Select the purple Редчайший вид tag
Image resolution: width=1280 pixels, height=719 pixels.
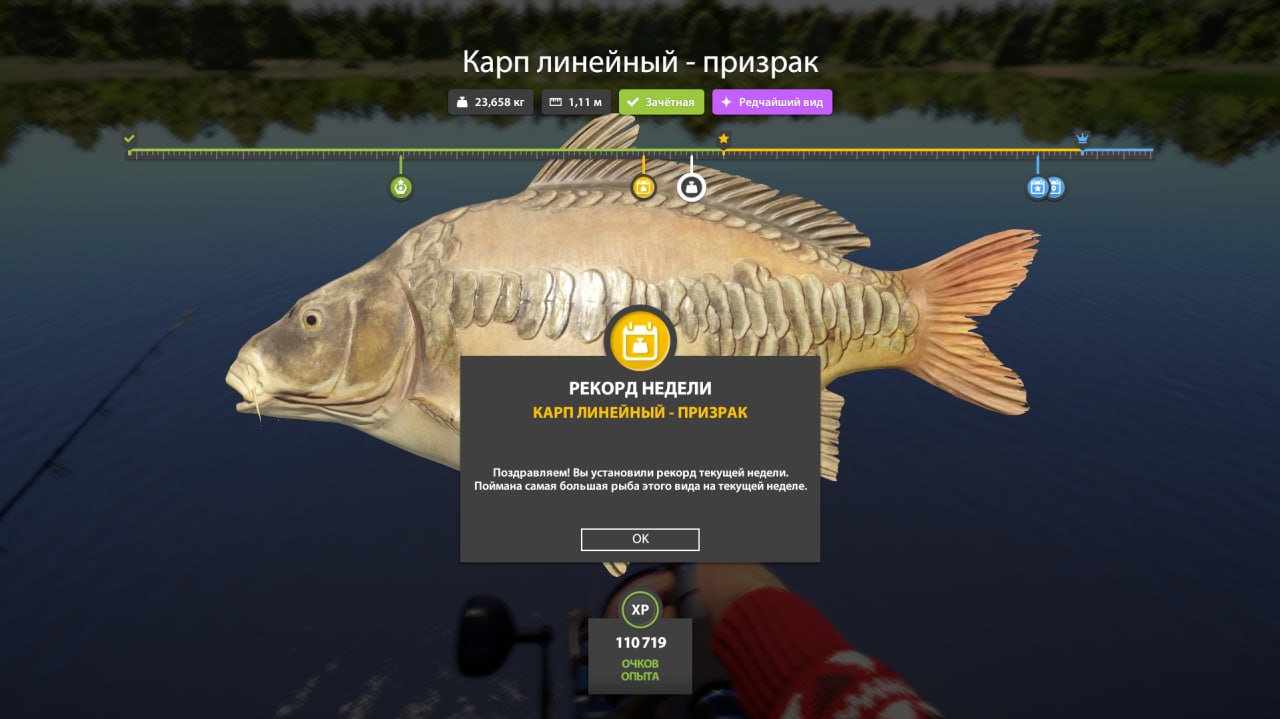tap(771, 102)
